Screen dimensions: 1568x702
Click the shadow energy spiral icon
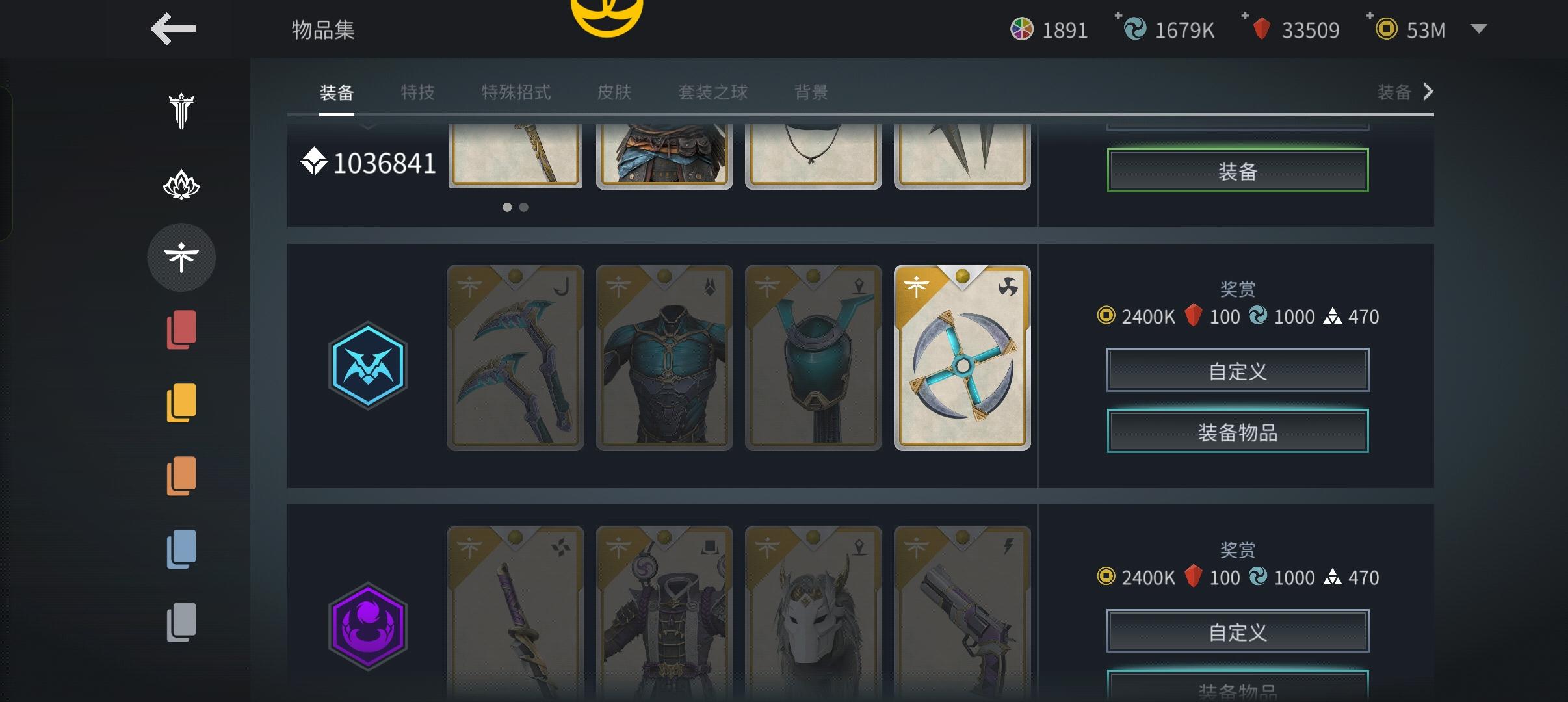(x=1134, y=29)
